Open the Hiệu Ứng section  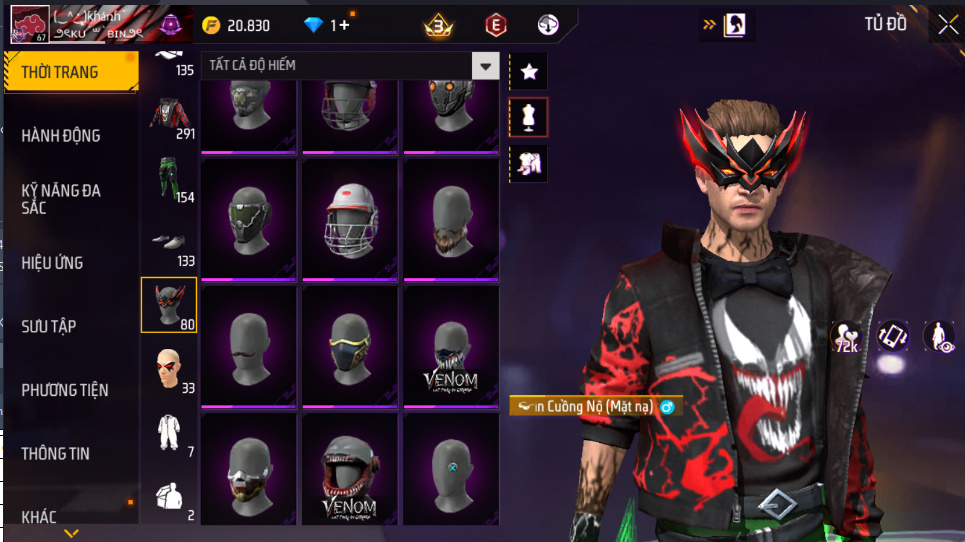click(x=53, y=263)
